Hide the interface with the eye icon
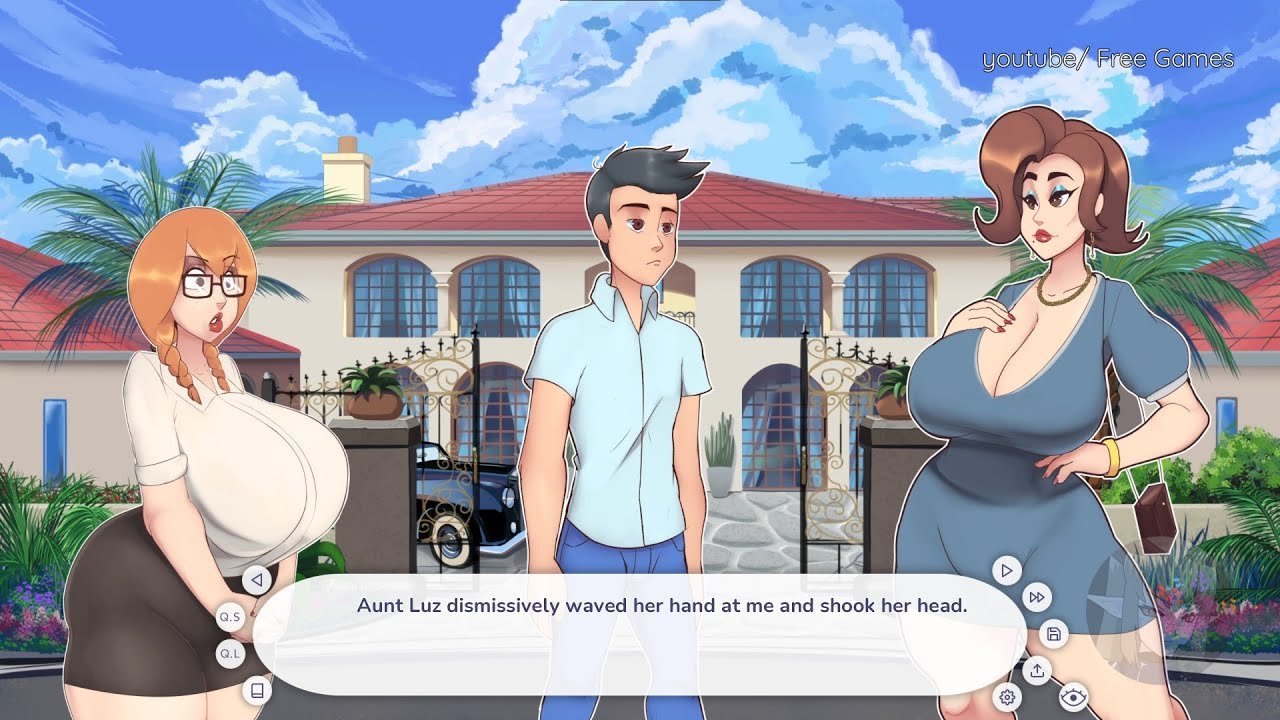The height and width of the screenshot is (720, 1280). click(x=1073, y=697)
